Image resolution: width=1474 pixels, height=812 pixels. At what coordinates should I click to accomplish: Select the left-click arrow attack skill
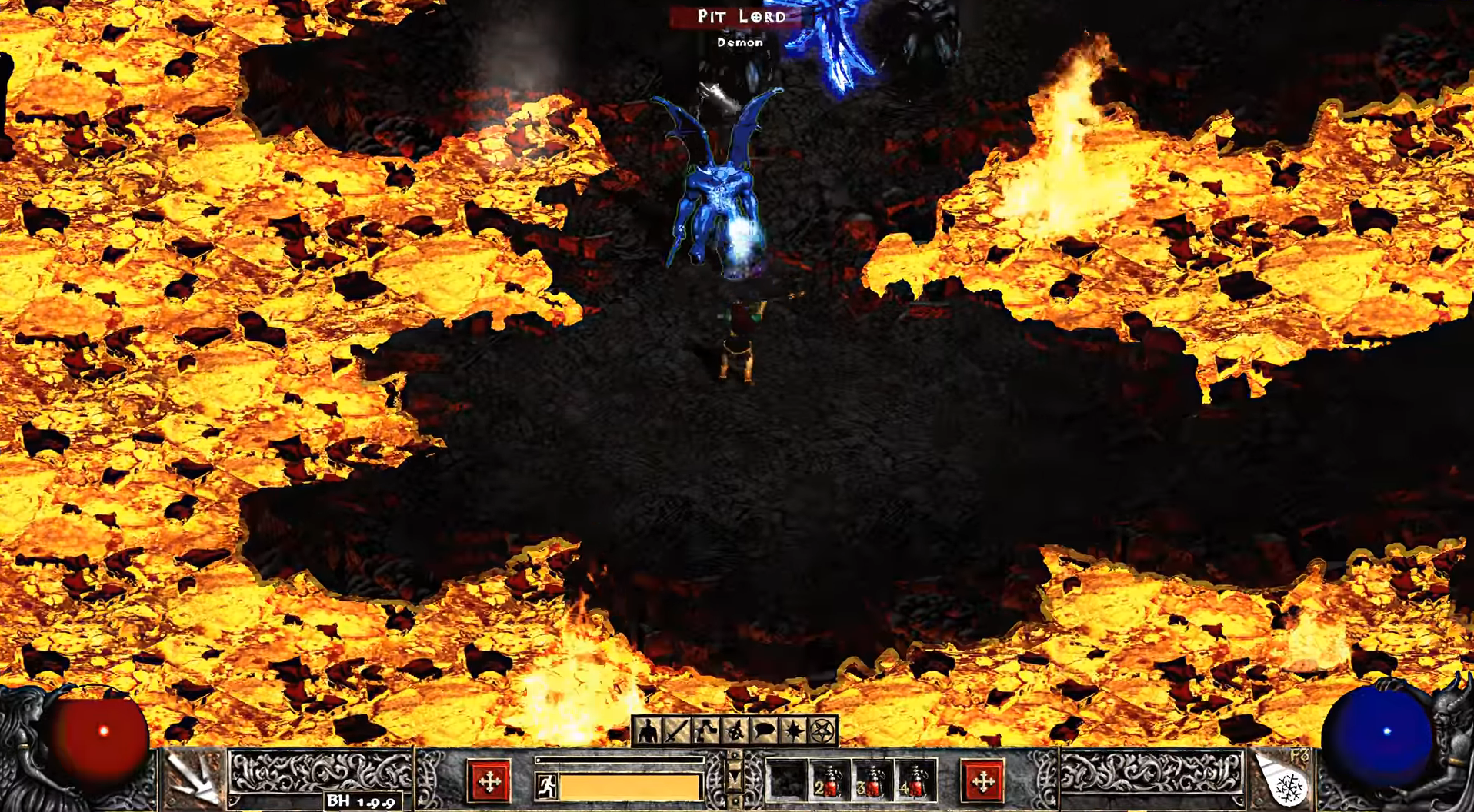point(192,778)
